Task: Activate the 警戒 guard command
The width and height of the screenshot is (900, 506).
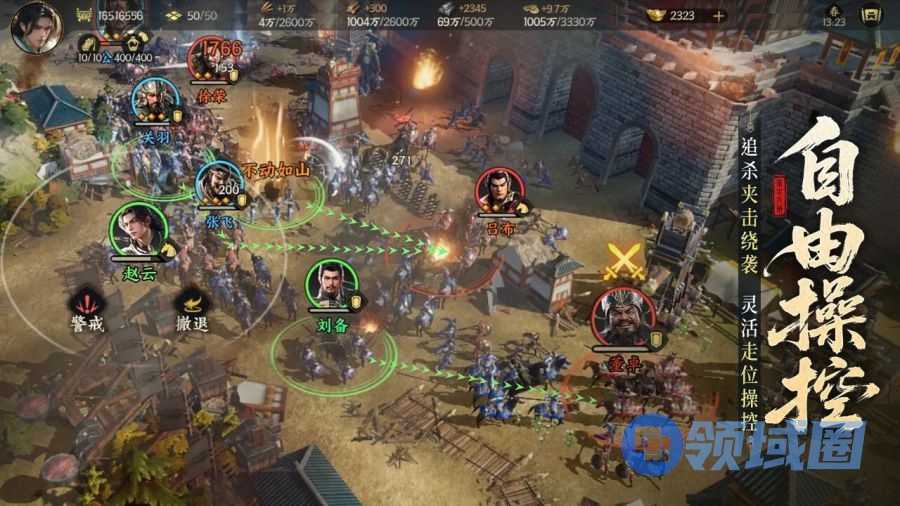Action: click(x=88, y=304)
